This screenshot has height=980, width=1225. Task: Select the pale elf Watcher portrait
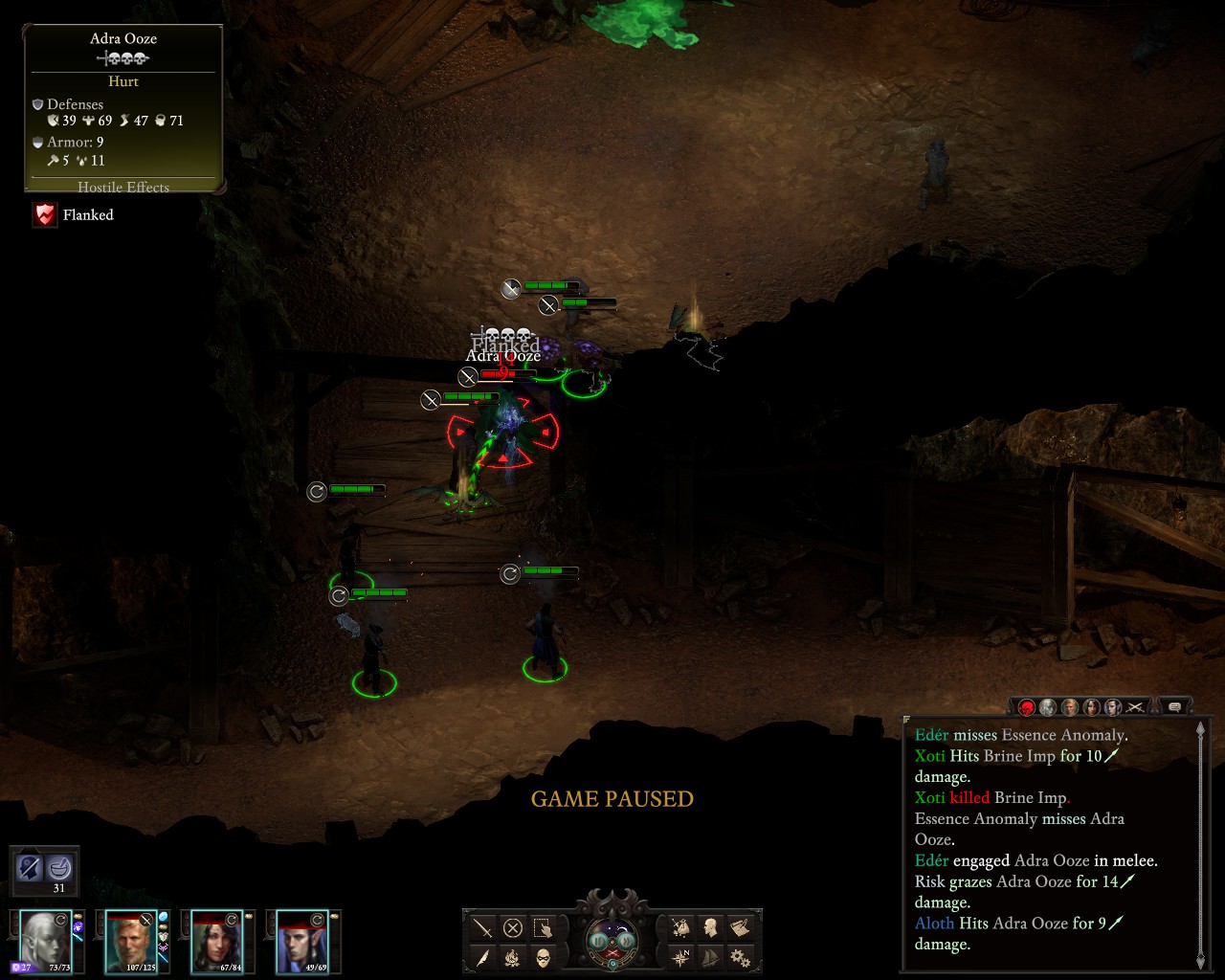click(x=46, y=941)
